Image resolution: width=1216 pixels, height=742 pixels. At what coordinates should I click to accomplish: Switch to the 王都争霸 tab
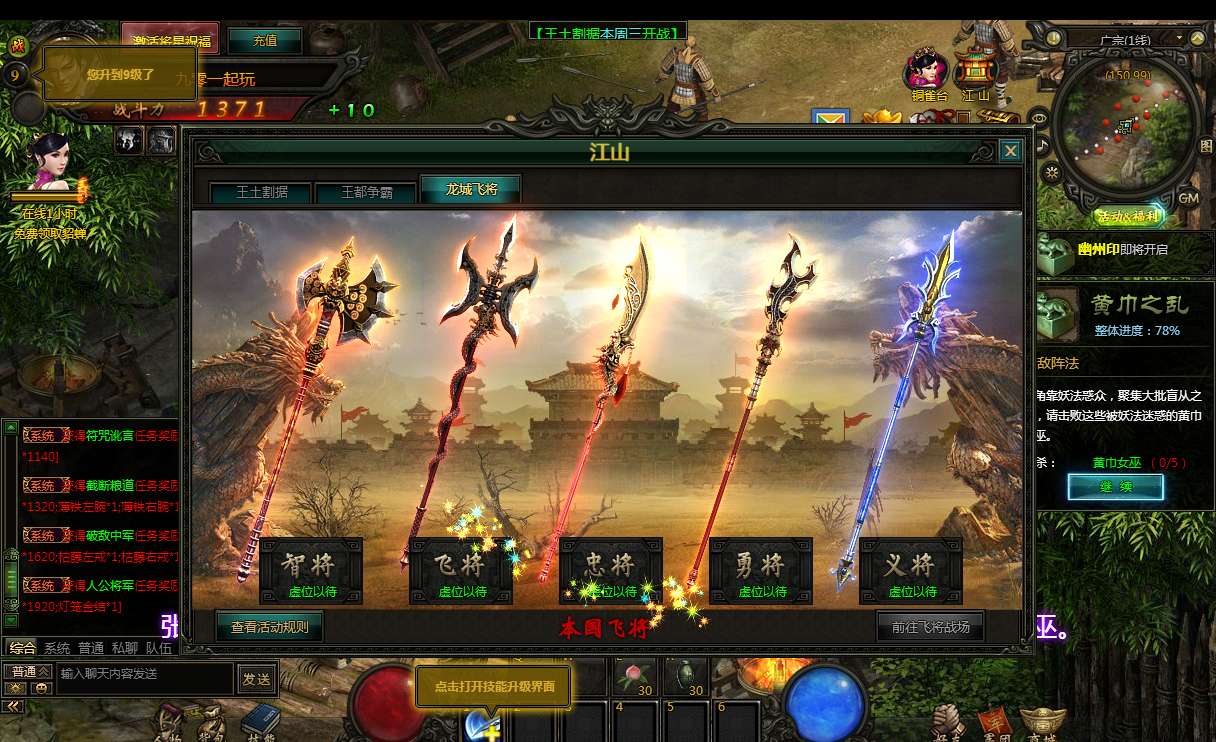point(366,192)
